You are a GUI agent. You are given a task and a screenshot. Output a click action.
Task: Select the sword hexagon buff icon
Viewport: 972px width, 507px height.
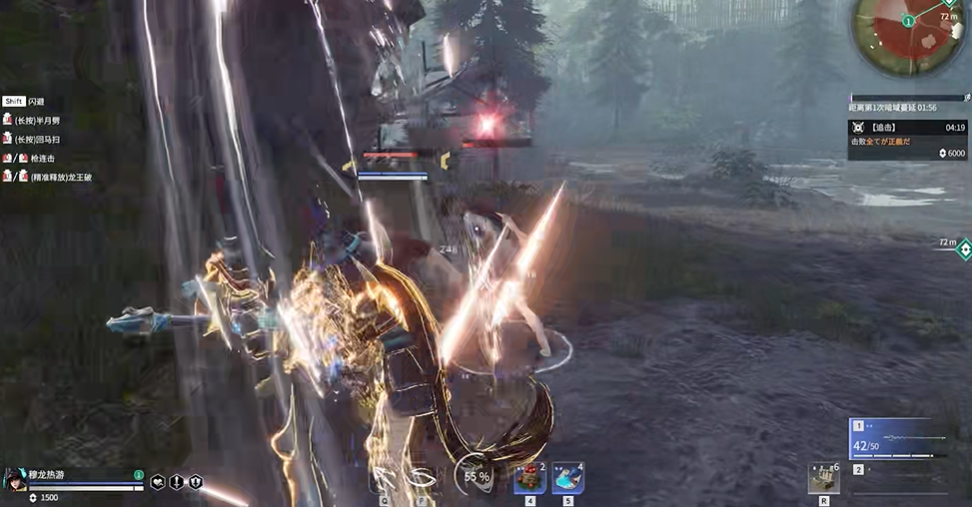click(177, 482)
